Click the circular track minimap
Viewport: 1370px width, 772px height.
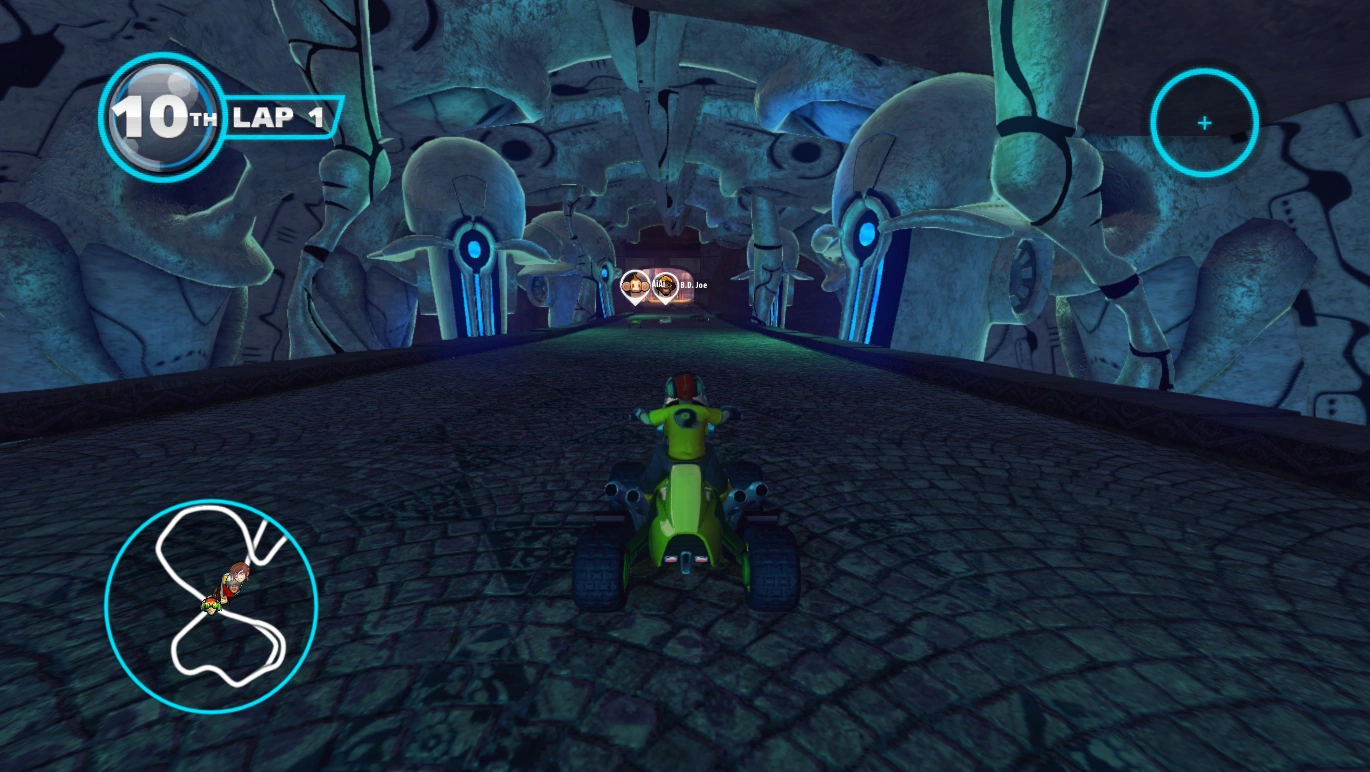tap(211, 606)
